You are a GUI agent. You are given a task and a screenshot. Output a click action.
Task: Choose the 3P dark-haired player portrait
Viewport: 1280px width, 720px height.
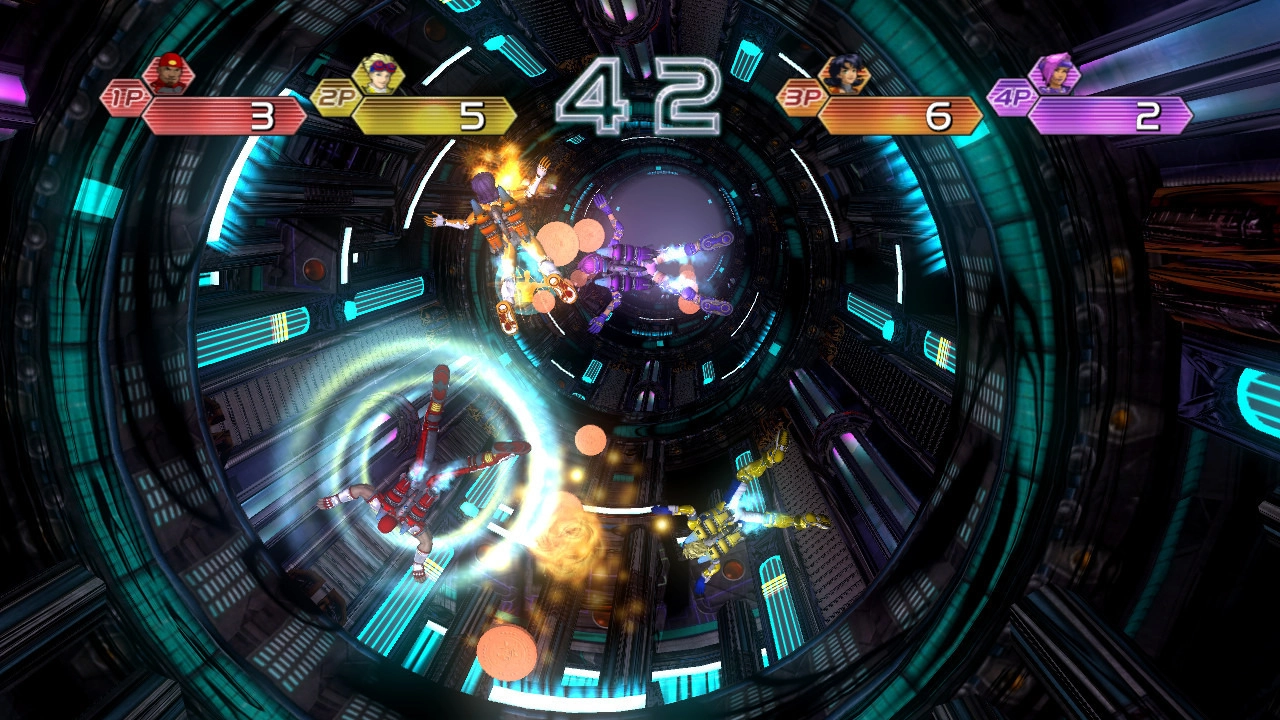[x=843, y=74]
